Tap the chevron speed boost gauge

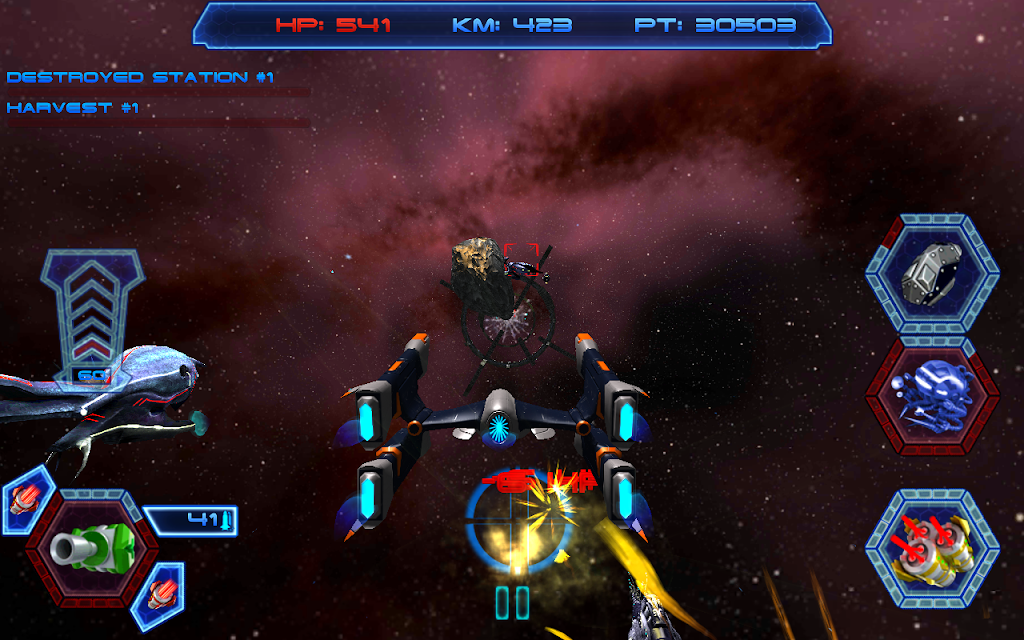92,310
